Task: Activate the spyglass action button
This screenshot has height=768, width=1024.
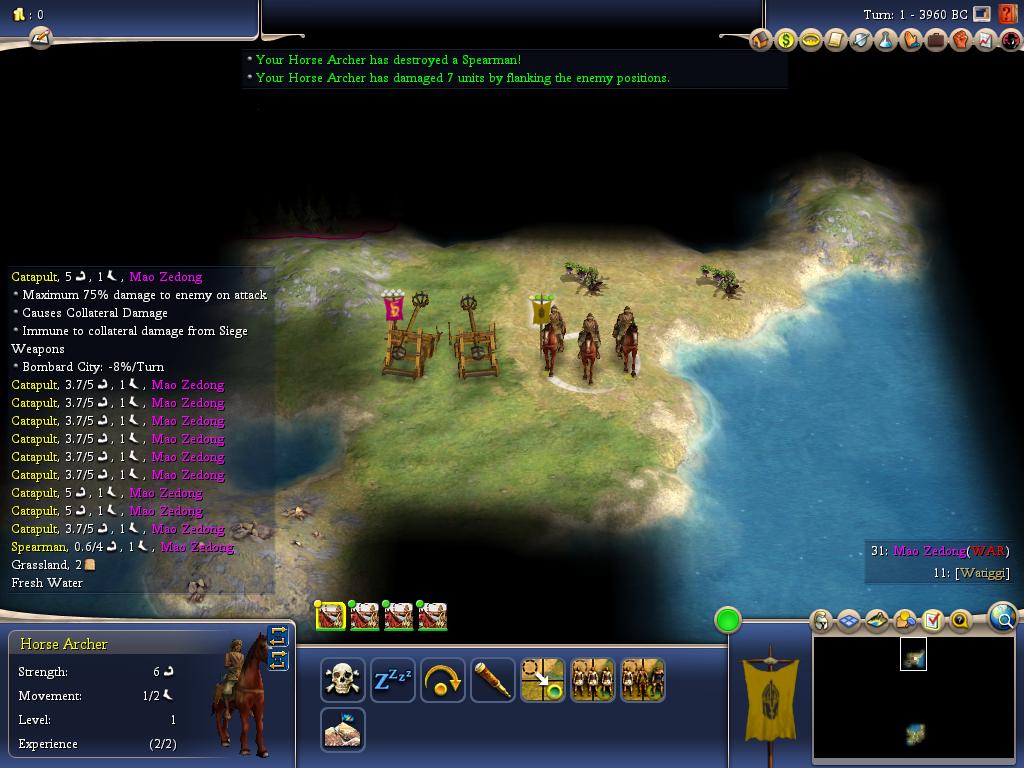Action: coord(492,681)
